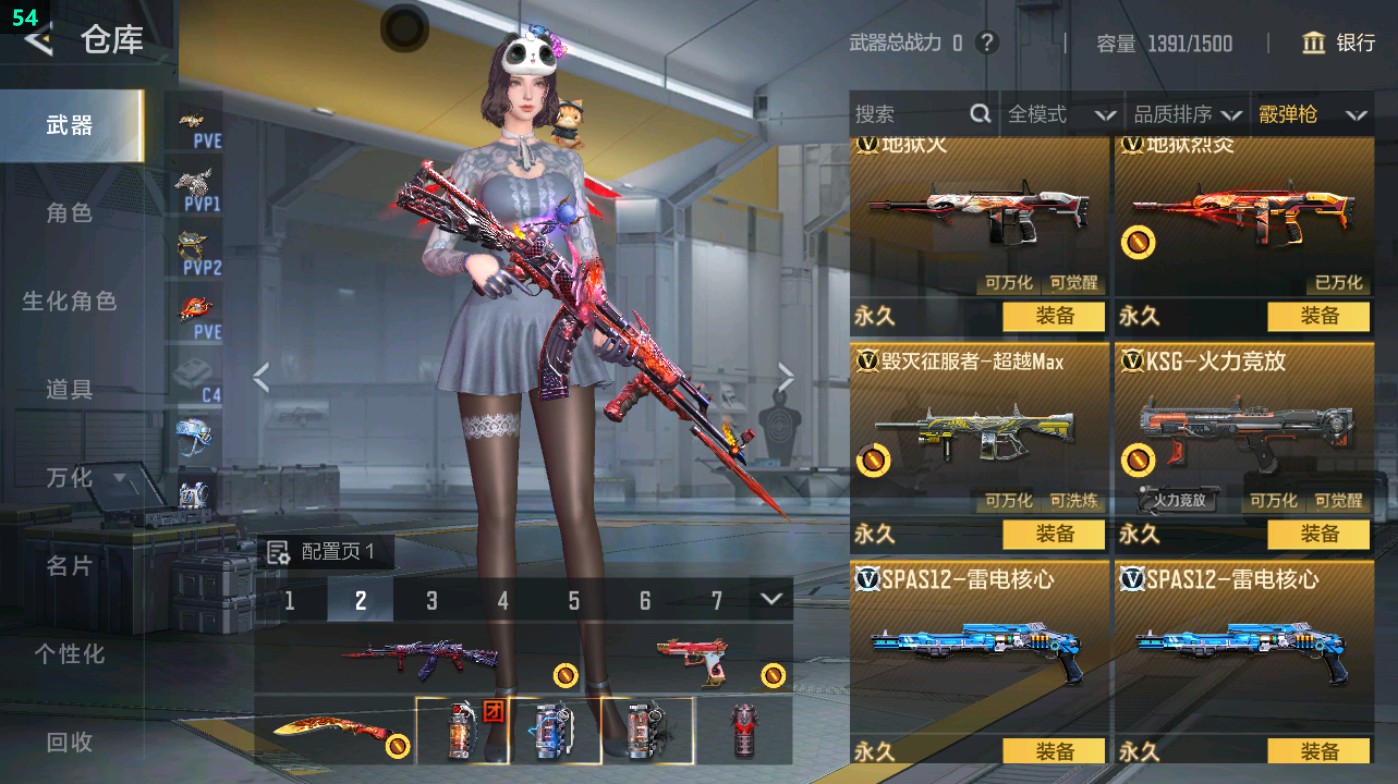Viewport: 1398px width, 784px height.
Task: Equip the KSG-火力竞放 shotgun
Action: (1318, 534)
